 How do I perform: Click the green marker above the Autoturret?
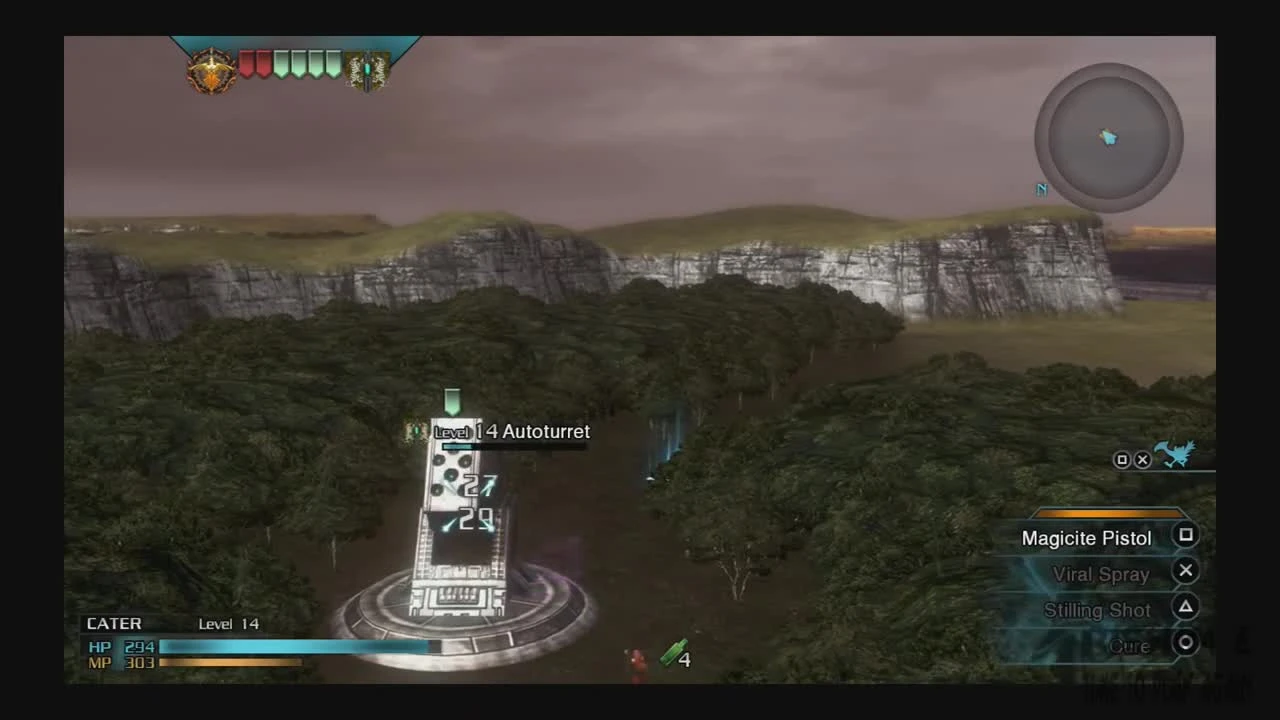pos(451,401)
